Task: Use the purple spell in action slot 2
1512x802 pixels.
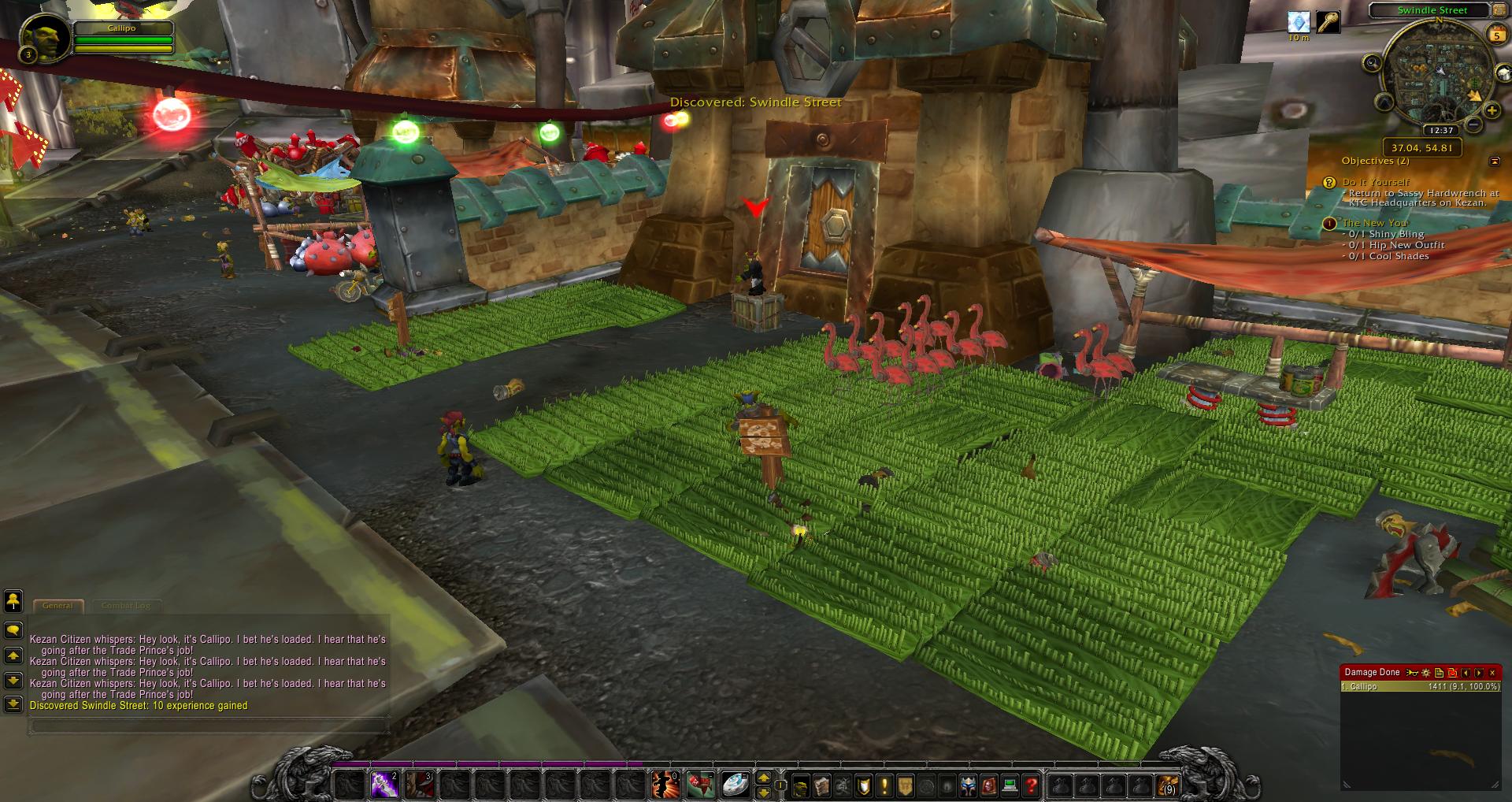Action: 384,785
